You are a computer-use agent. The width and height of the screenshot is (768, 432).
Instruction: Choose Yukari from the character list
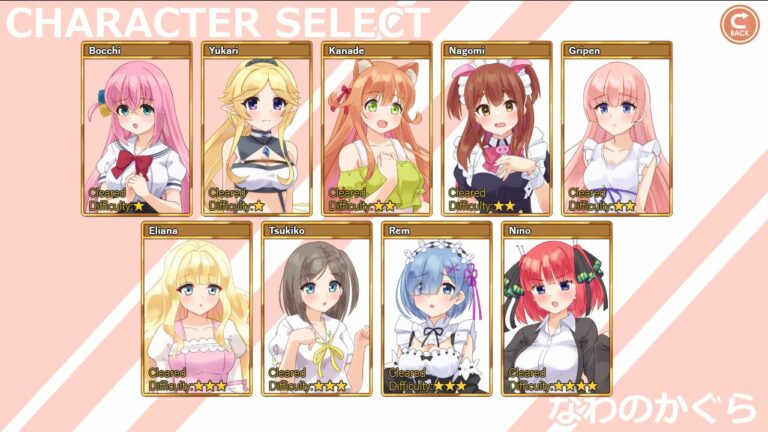pos(256,129)
